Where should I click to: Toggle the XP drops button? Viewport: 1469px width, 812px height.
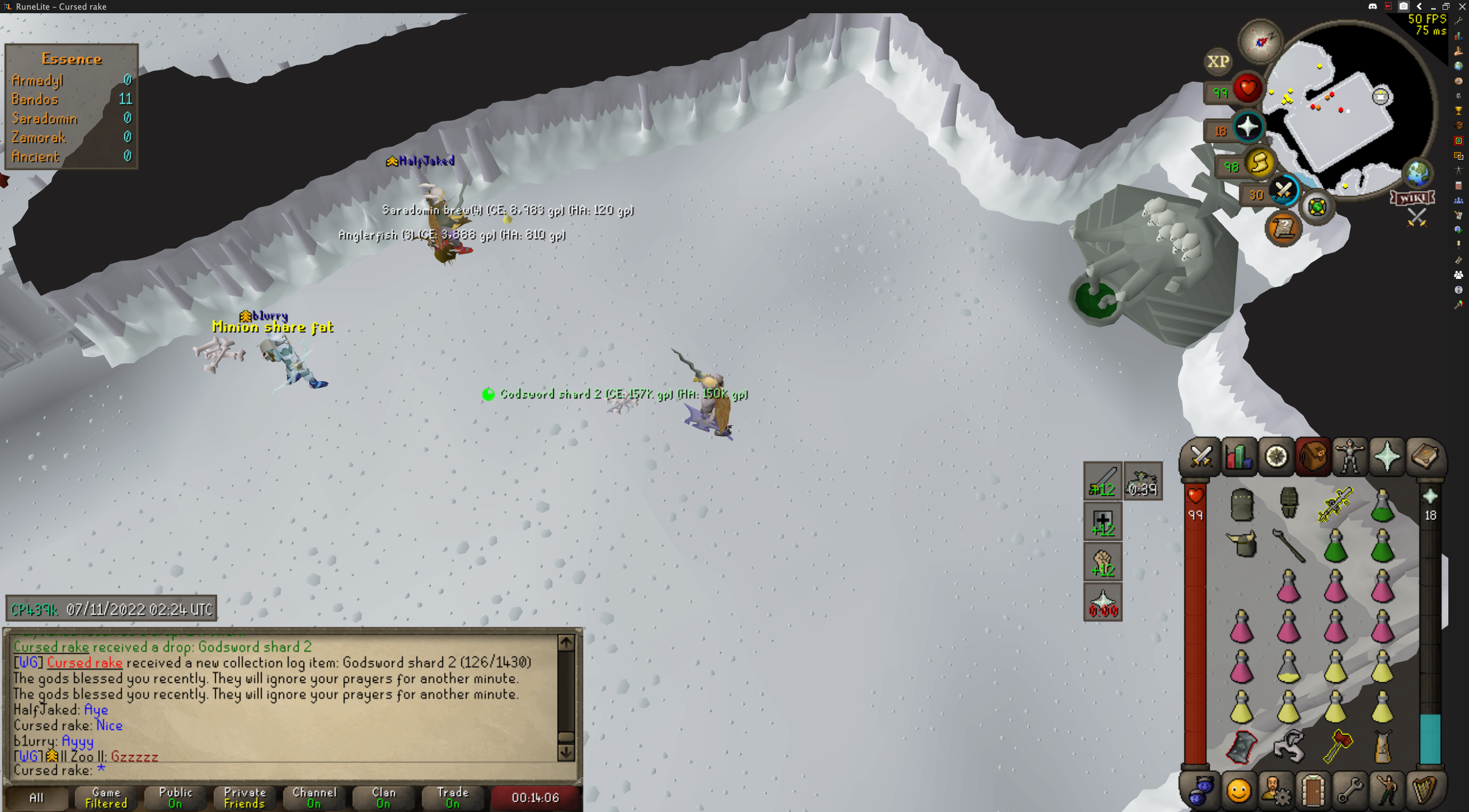coord(1218,61)
